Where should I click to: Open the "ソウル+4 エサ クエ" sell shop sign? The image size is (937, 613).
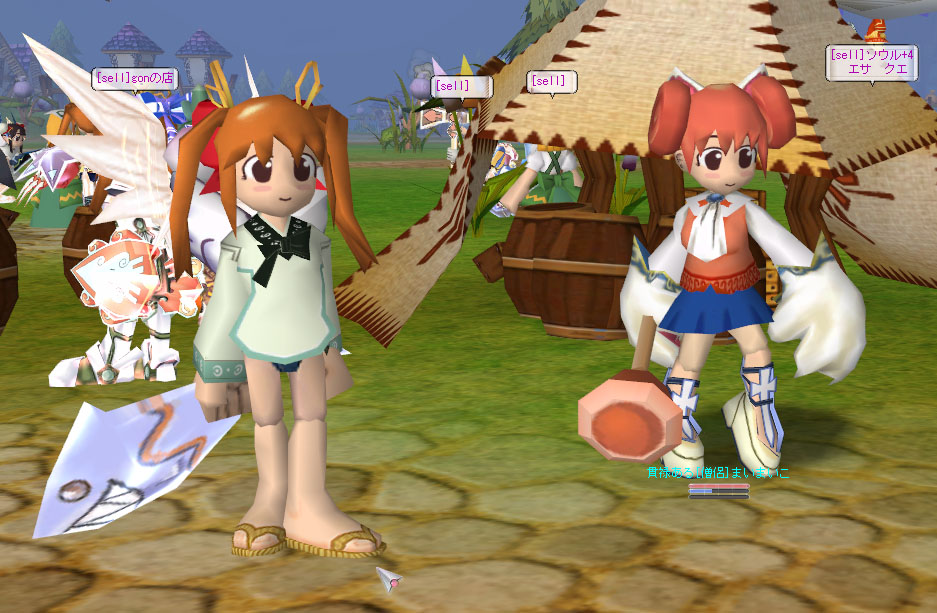point(870,62)
